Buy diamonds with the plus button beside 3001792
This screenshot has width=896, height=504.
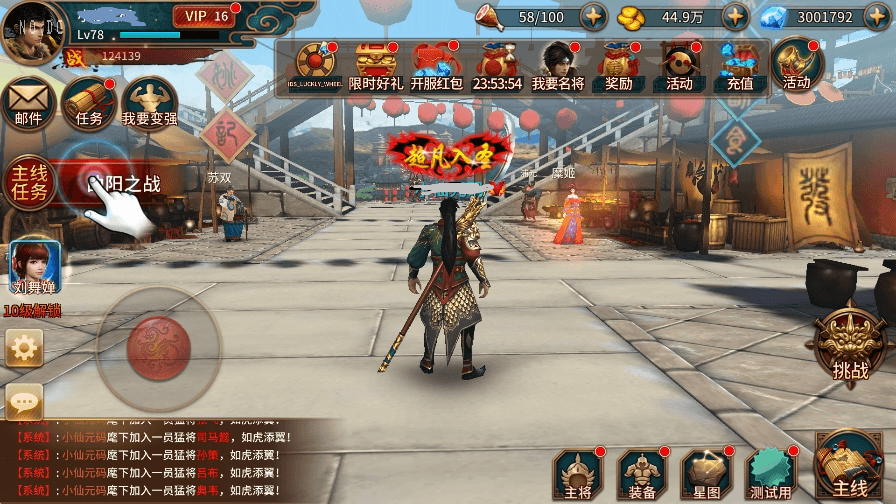(x=877, y=17)
